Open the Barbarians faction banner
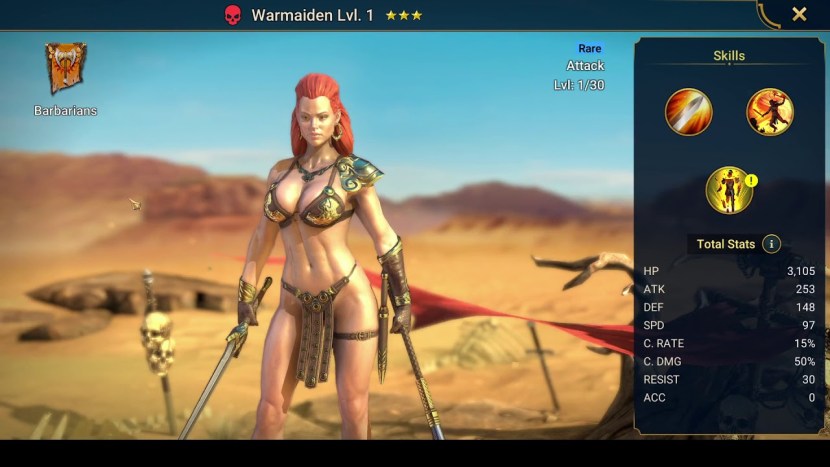Screen dimensions: 830x467 [66, 69]
